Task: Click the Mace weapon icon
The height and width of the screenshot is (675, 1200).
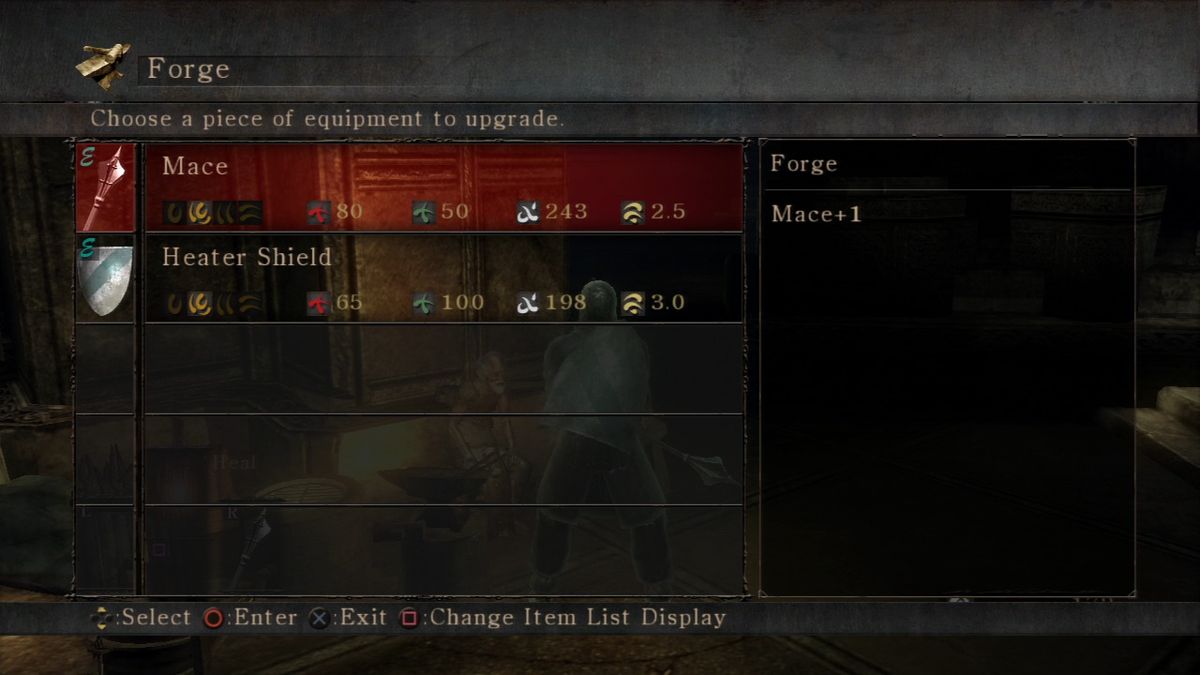Action: pyautogui.click(x=105, y=187)
